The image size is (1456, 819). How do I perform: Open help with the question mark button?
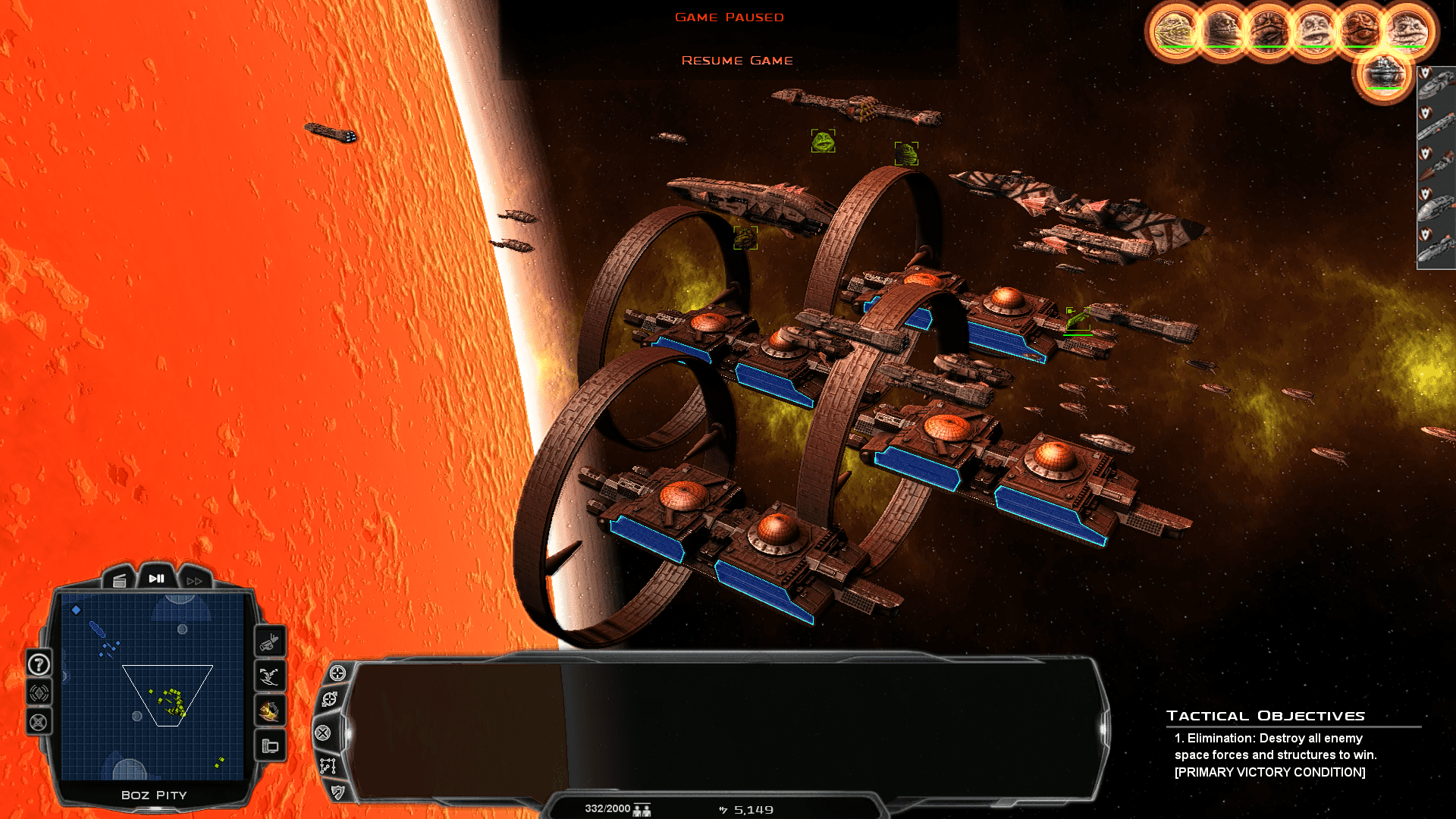[39, 665]
